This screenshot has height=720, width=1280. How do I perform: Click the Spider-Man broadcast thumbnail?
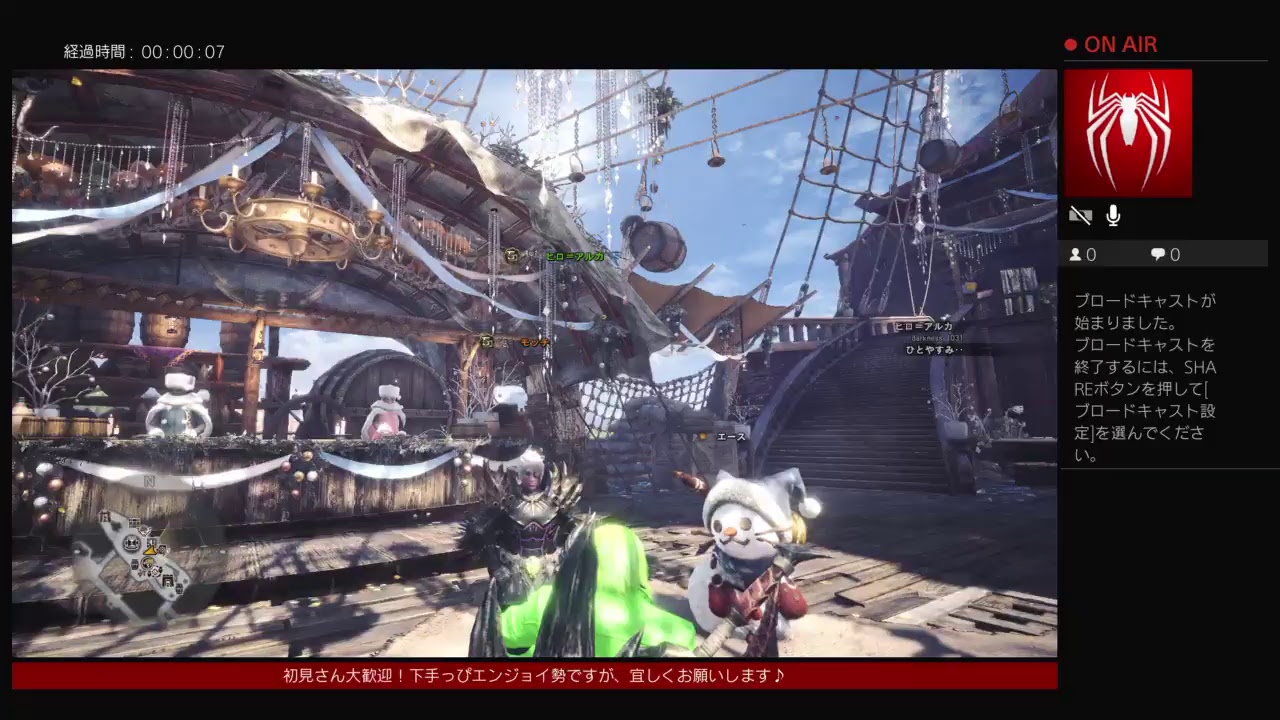point(1128,133)
